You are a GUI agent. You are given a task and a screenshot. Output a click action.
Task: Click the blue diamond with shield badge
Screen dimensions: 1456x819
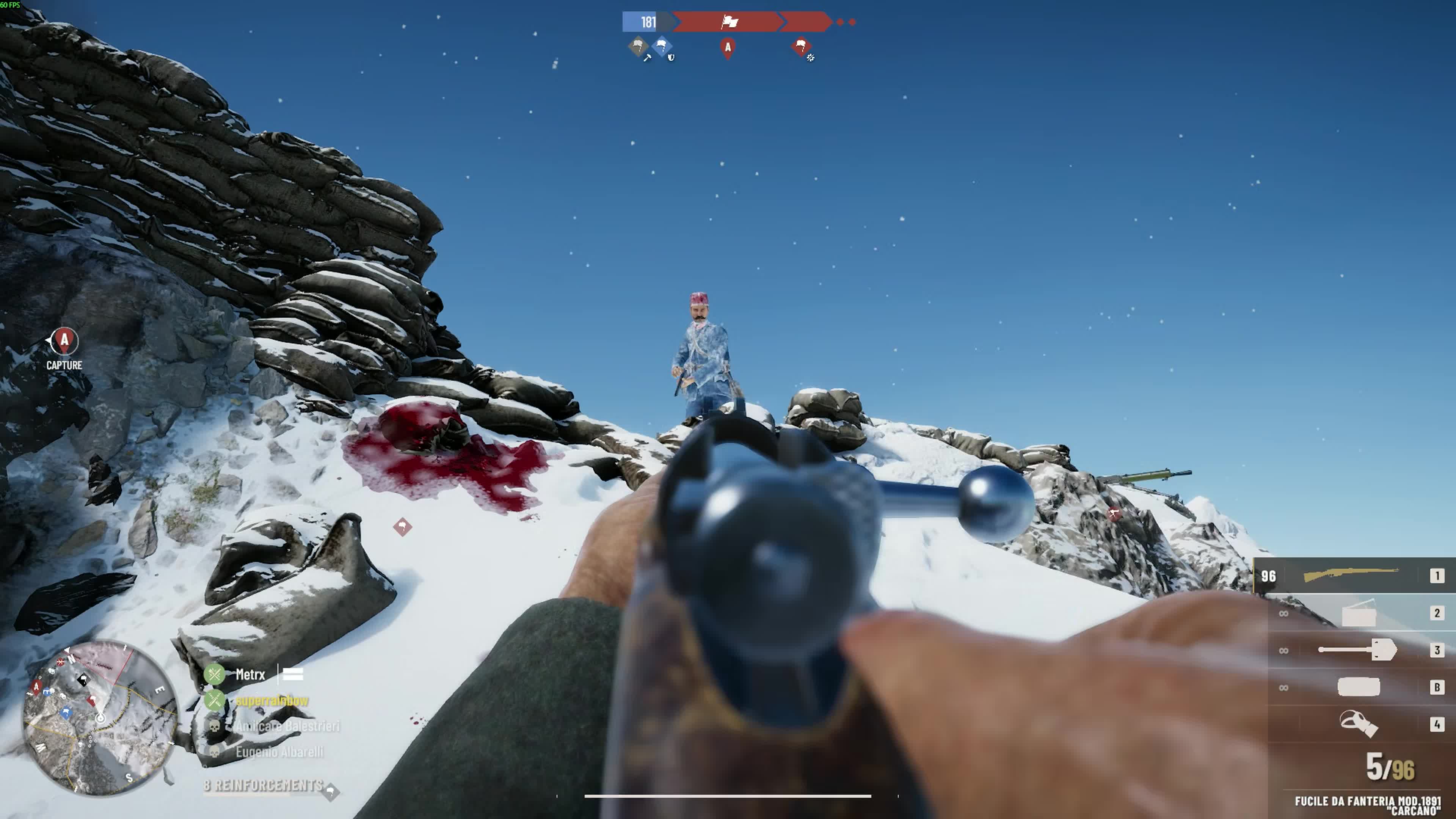(662, 46)
